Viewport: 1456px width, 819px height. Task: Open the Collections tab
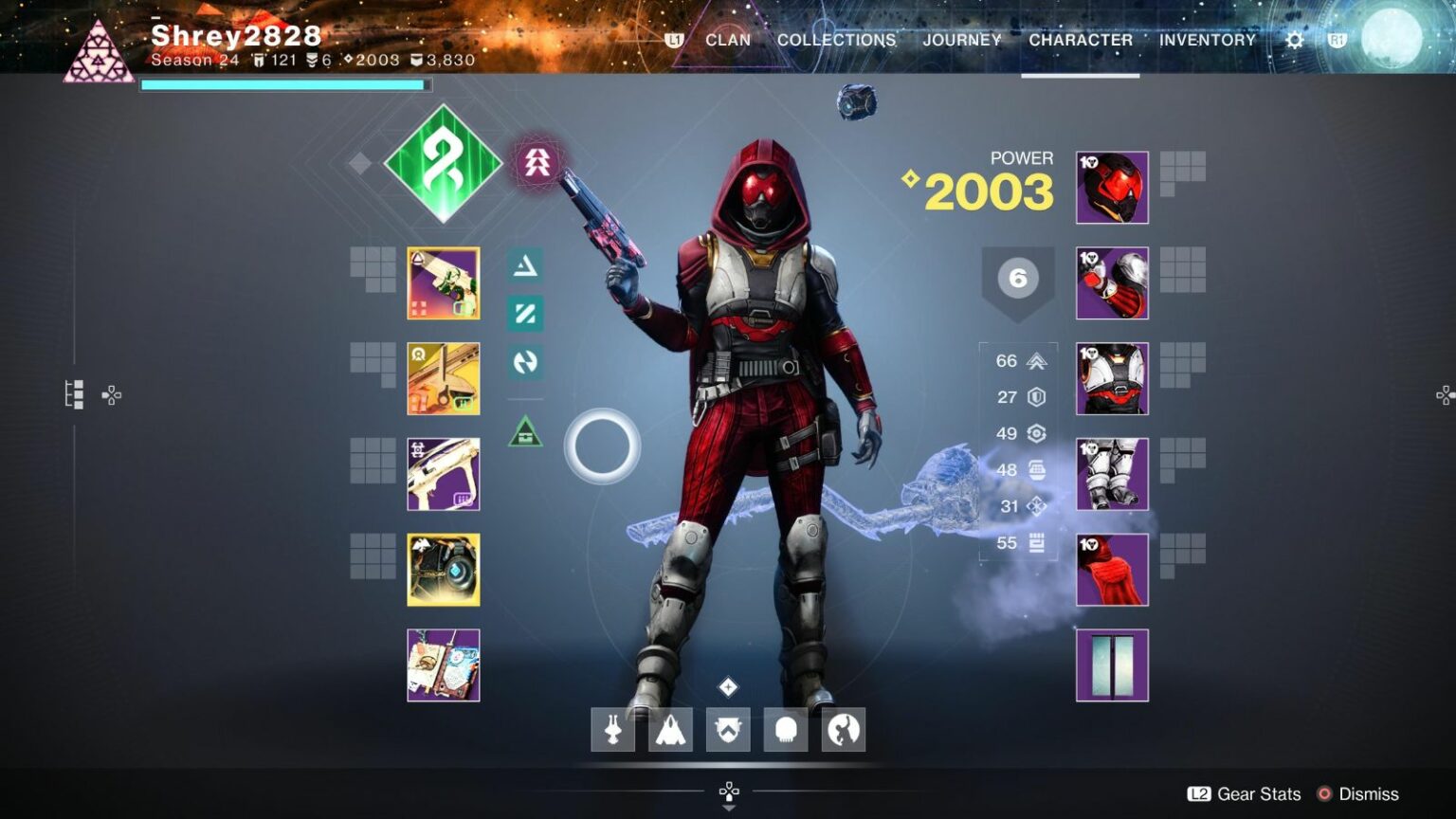(x=835, y=40)
